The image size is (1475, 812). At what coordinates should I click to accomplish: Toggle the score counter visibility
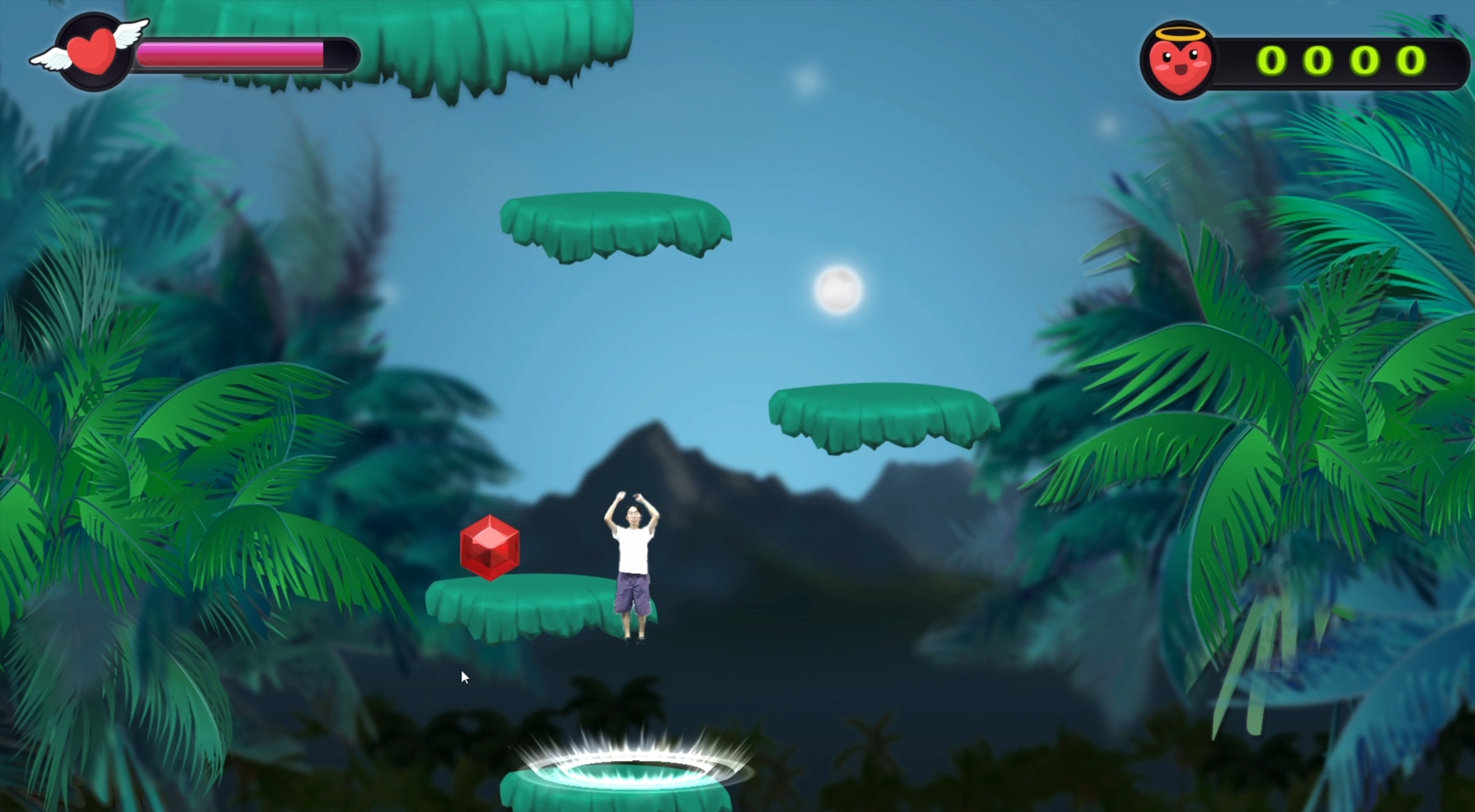coord(1338,59)
